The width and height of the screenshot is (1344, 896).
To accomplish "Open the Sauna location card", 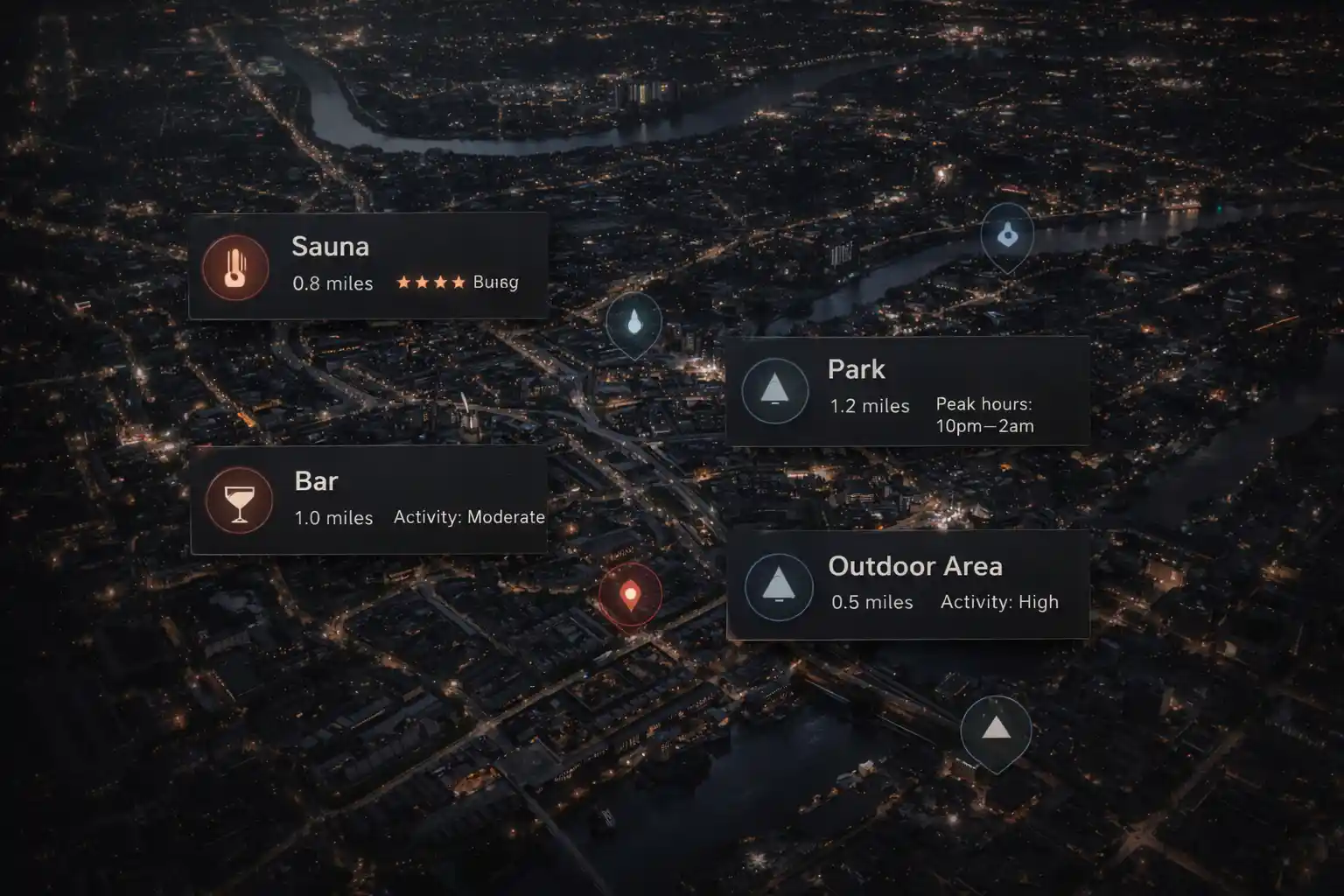I will point(368,265).
